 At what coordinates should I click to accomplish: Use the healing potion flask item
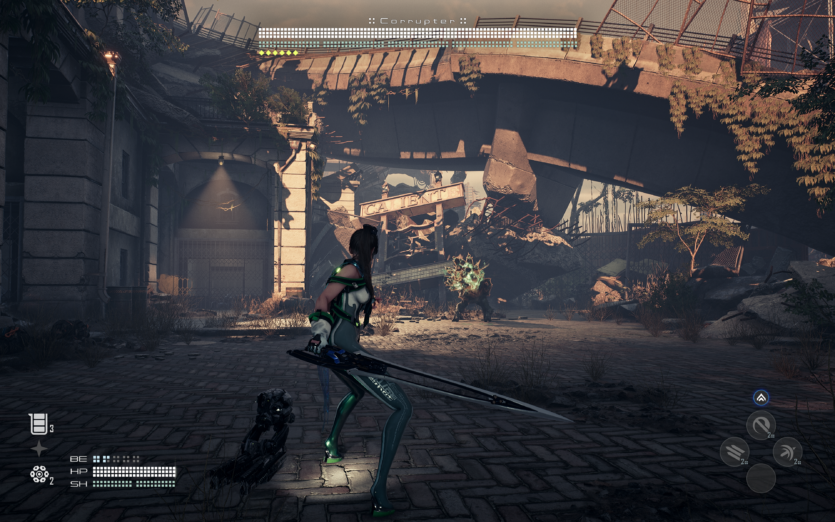[x=38, y=424]
